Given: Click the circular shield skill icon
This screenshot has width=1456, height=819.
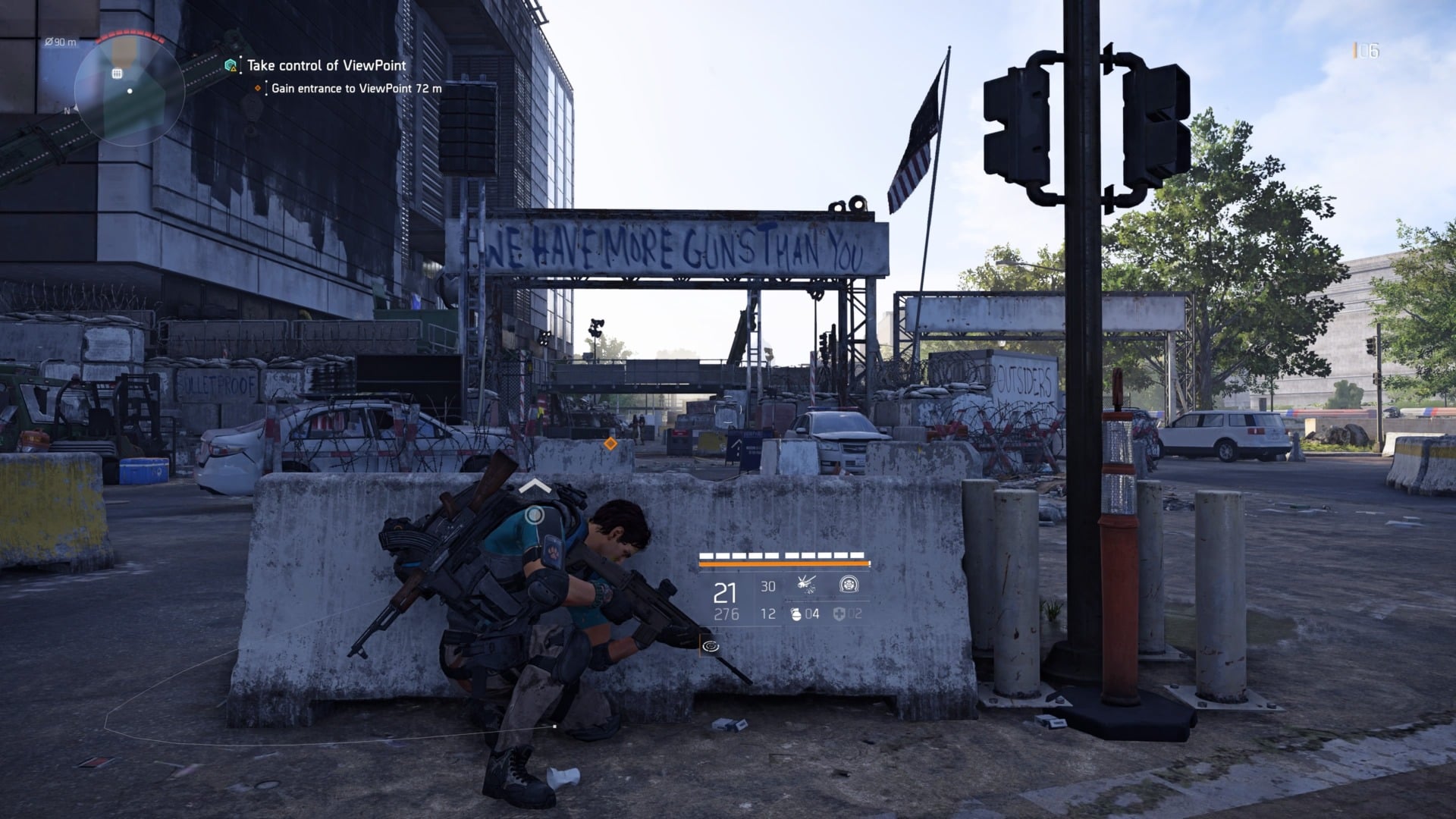Looking at the screenshot, I should 849,585.
